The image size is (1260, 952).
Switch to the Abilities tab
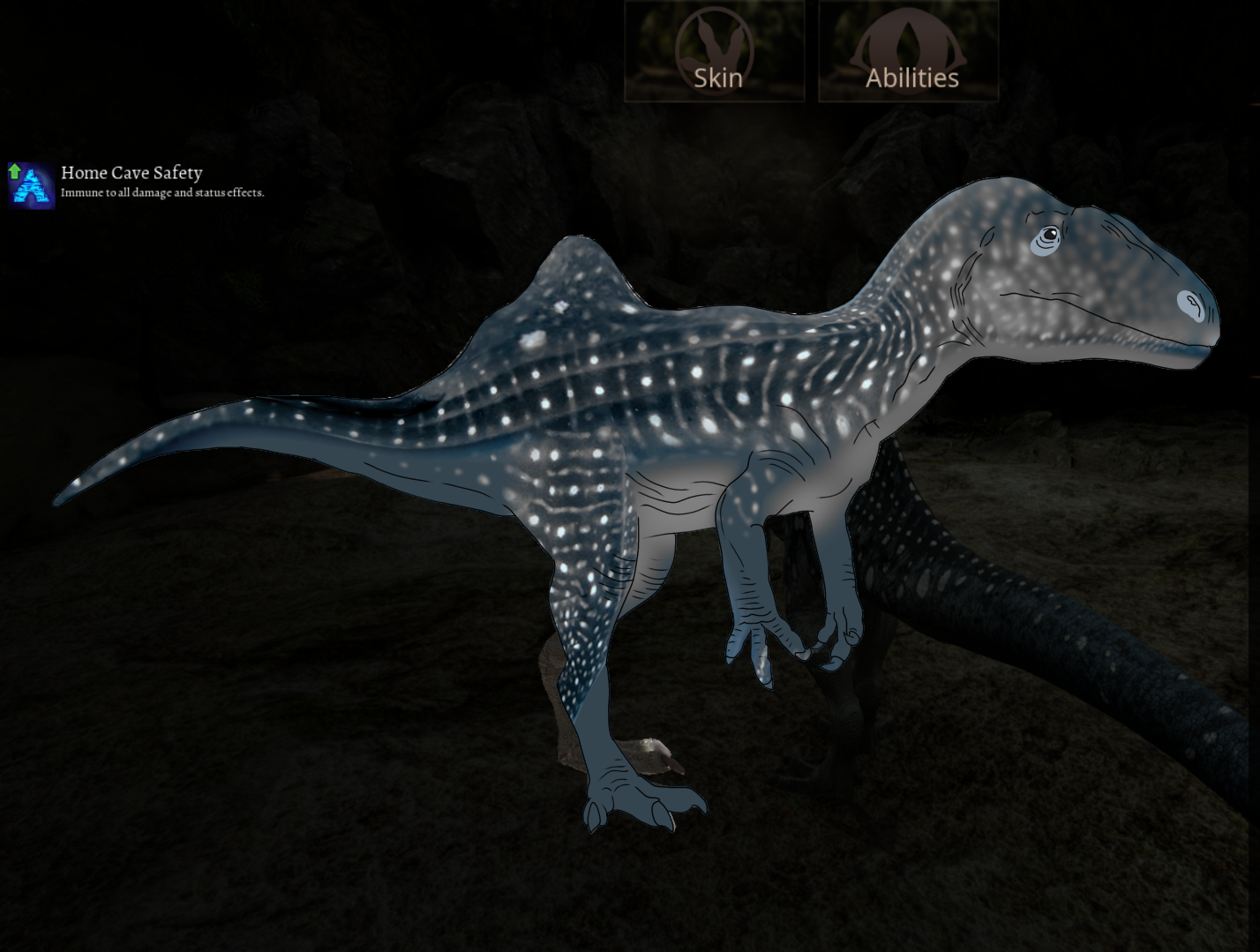pyautogui.click(x=911, y=77)
